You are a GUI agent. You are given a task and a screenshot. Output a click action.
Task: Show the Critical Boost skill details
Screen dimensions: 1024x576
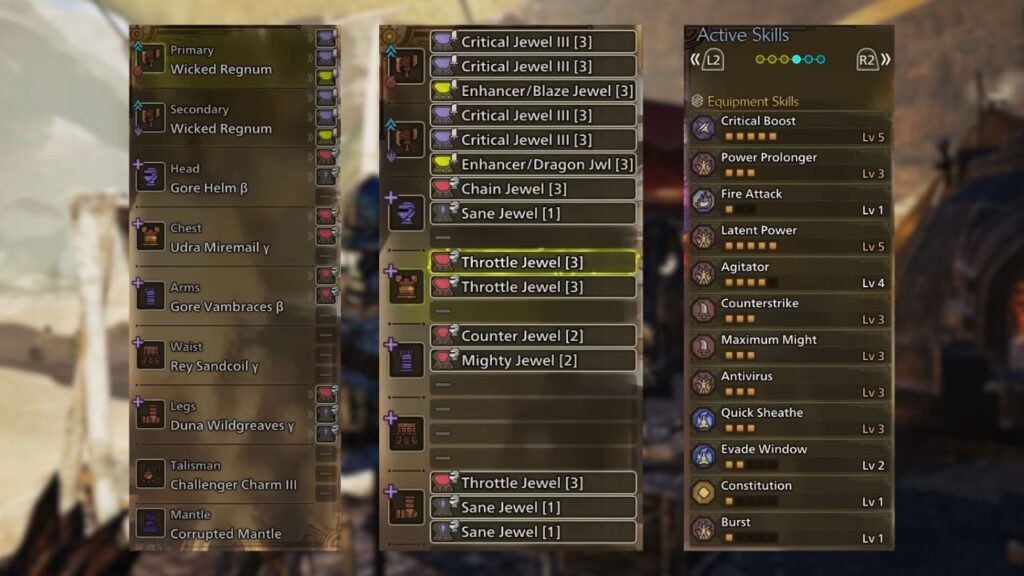click(789, 128)
